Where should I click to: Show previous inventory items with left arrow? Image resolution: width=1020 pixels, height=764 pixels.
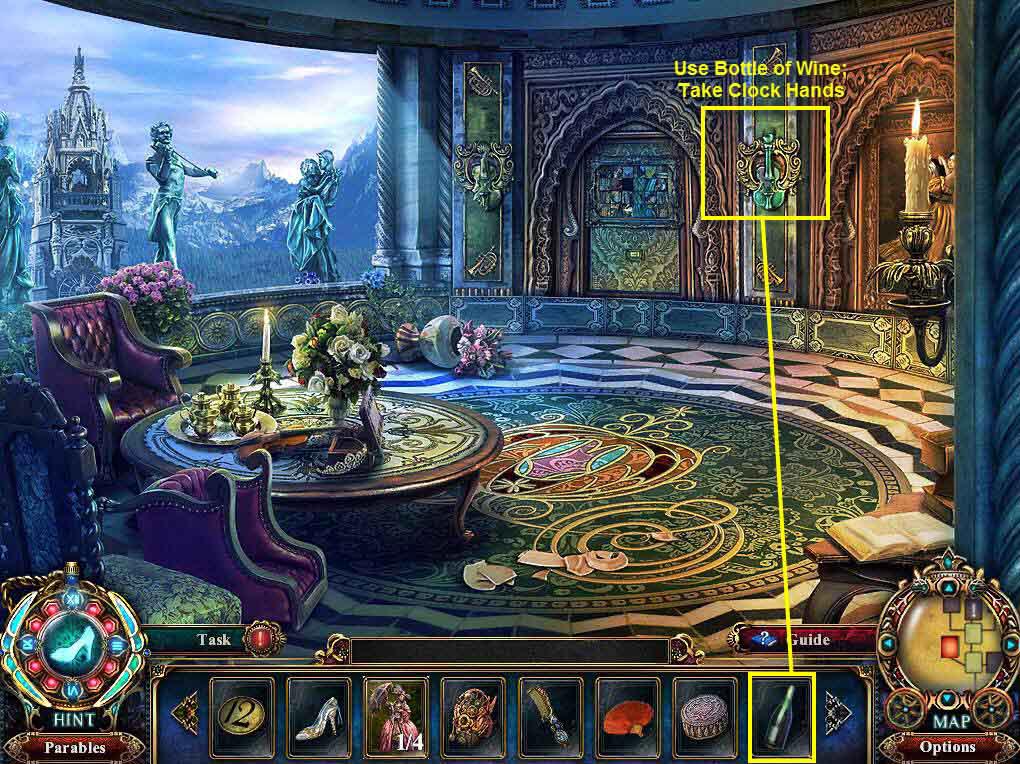pos(186,714)
